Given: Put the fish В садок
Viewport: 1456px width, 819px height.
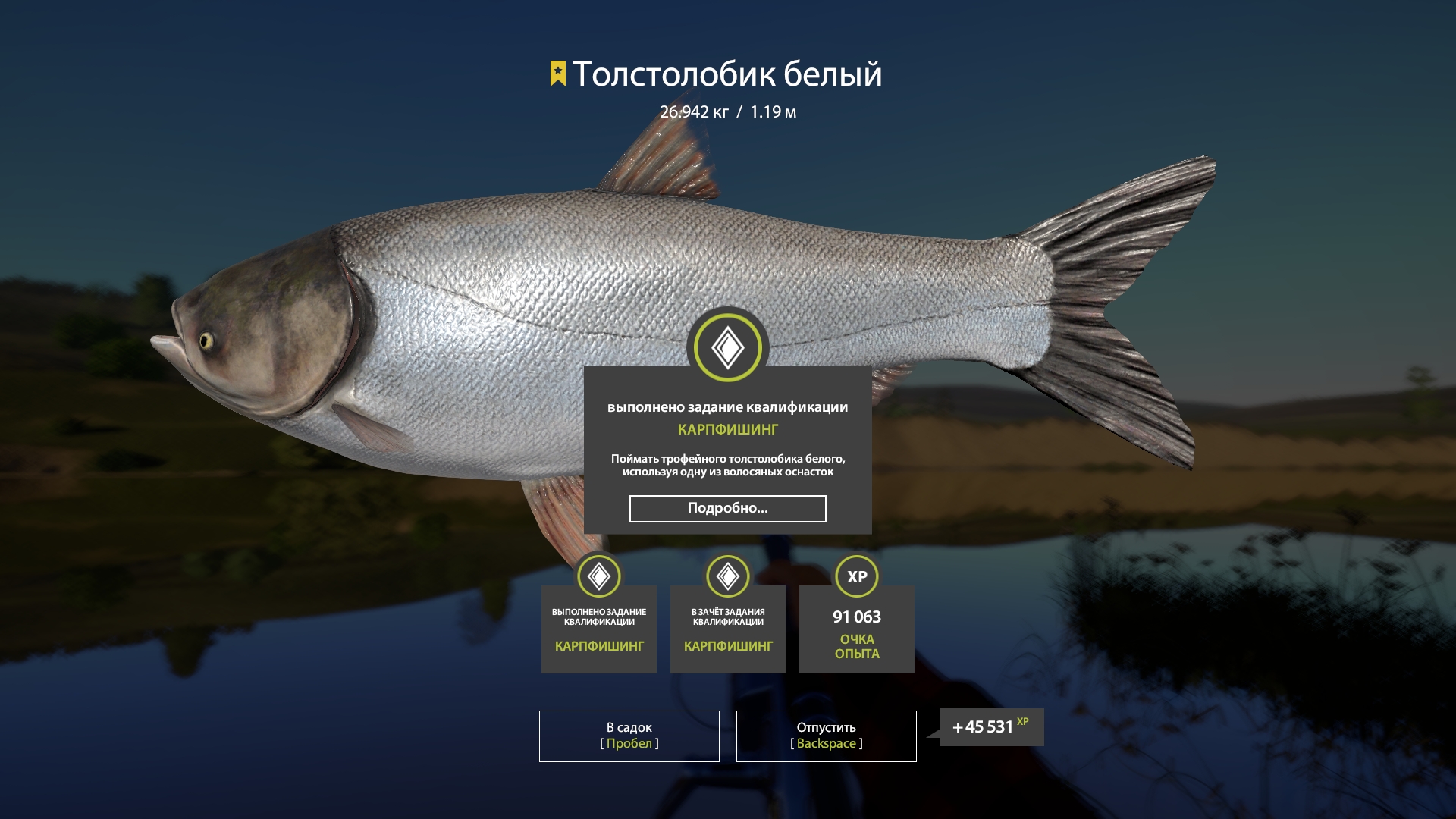Looking at the screenshot, I should tap(629, 736).
